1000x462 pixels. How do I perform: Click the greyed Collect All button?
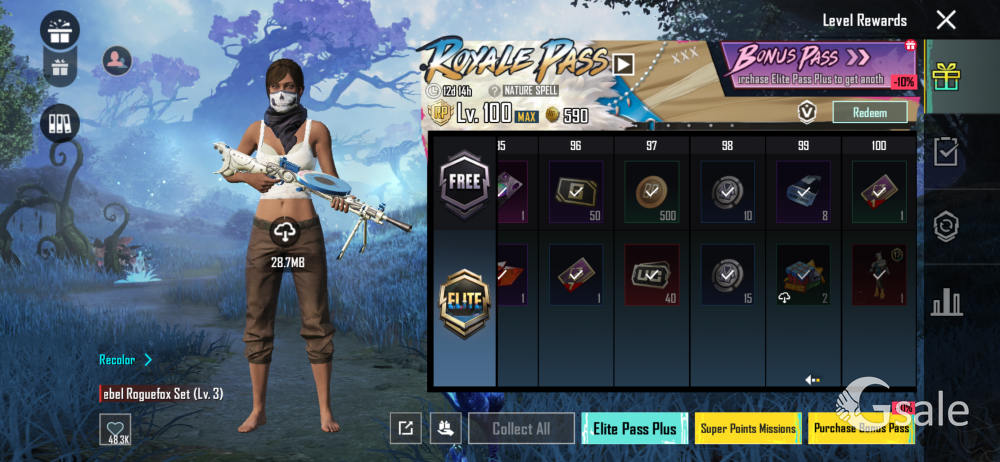tap(520, 428)
